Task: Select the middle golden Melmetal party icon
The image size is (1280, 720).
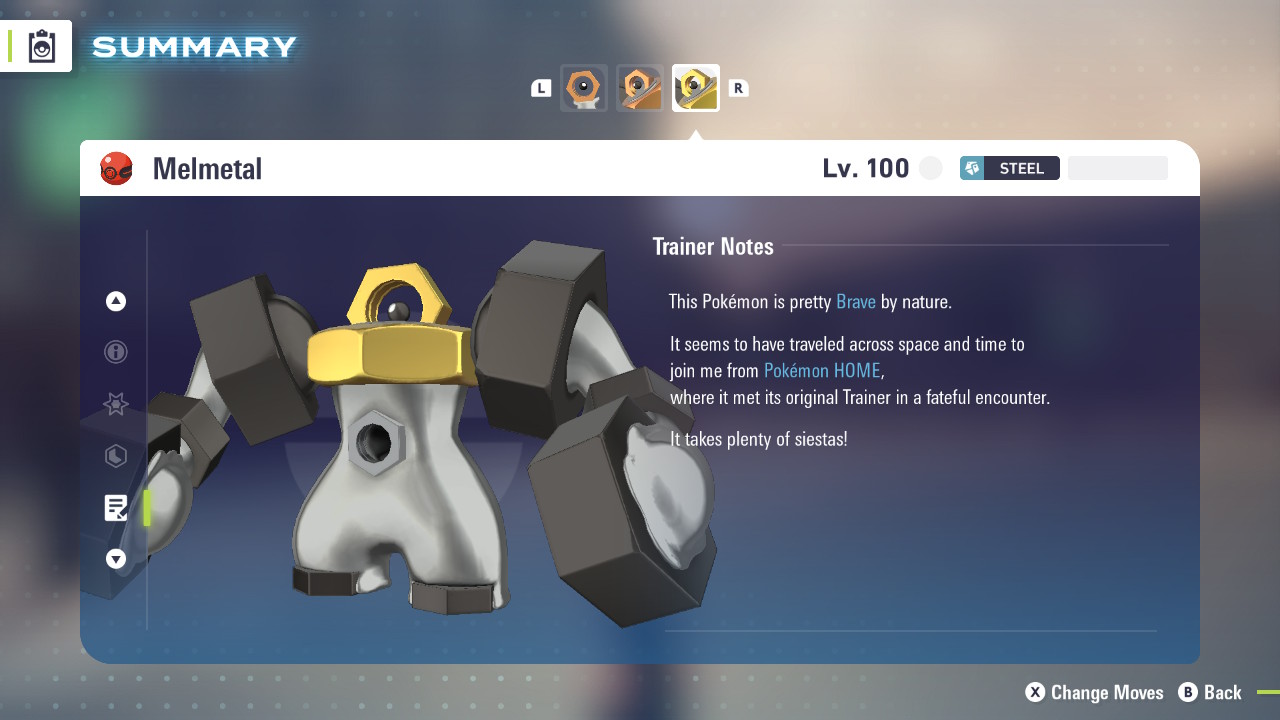Action: click(x=640, y=88)
